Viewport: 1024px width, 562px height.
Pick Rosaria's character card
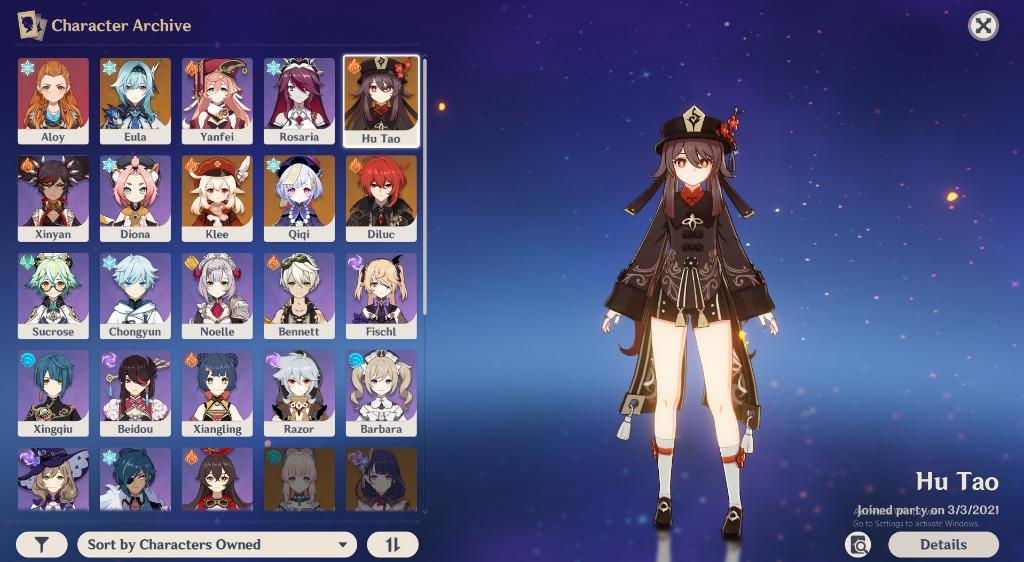[299, 100]
